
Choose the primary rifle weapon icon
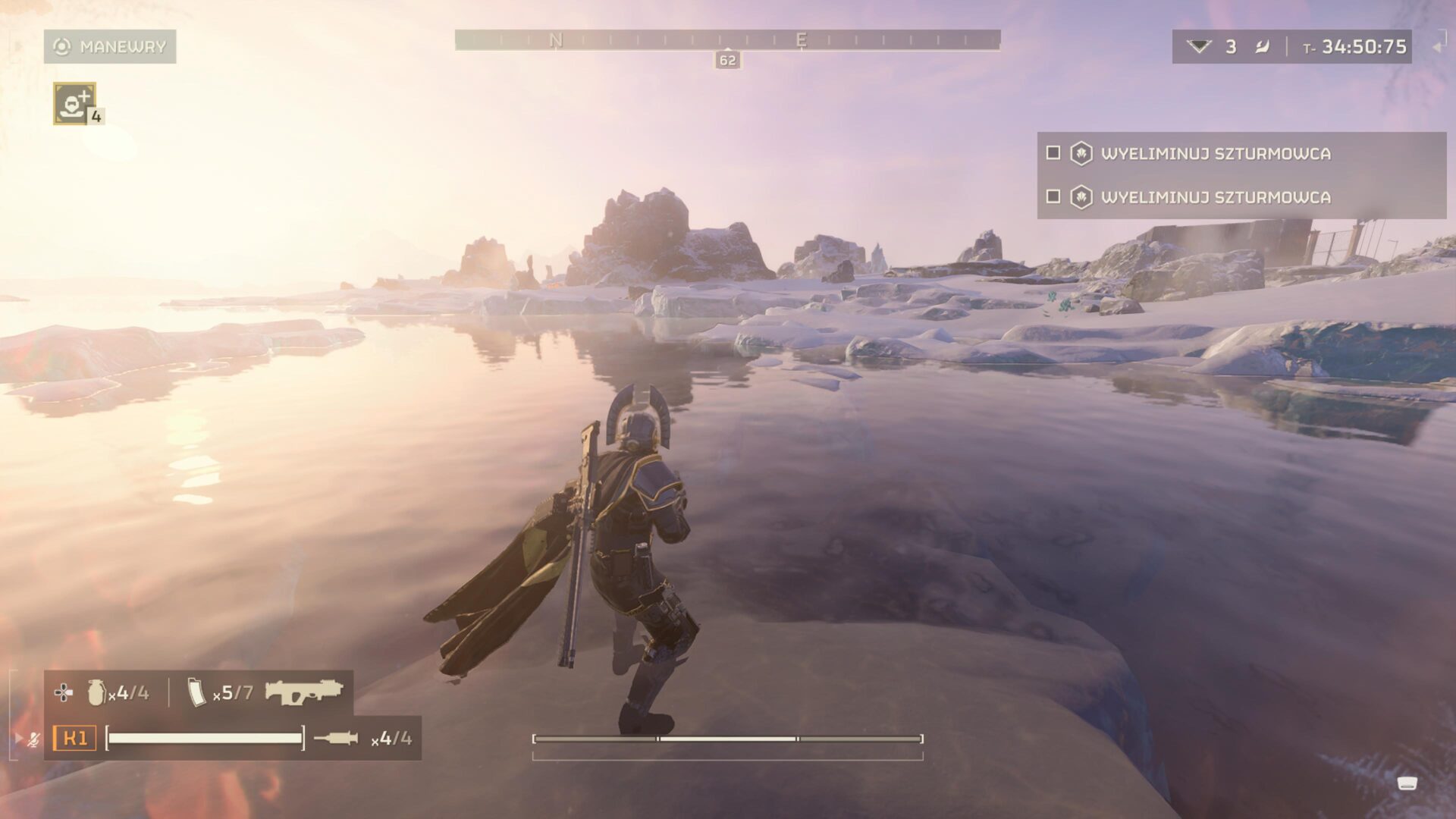304,692
